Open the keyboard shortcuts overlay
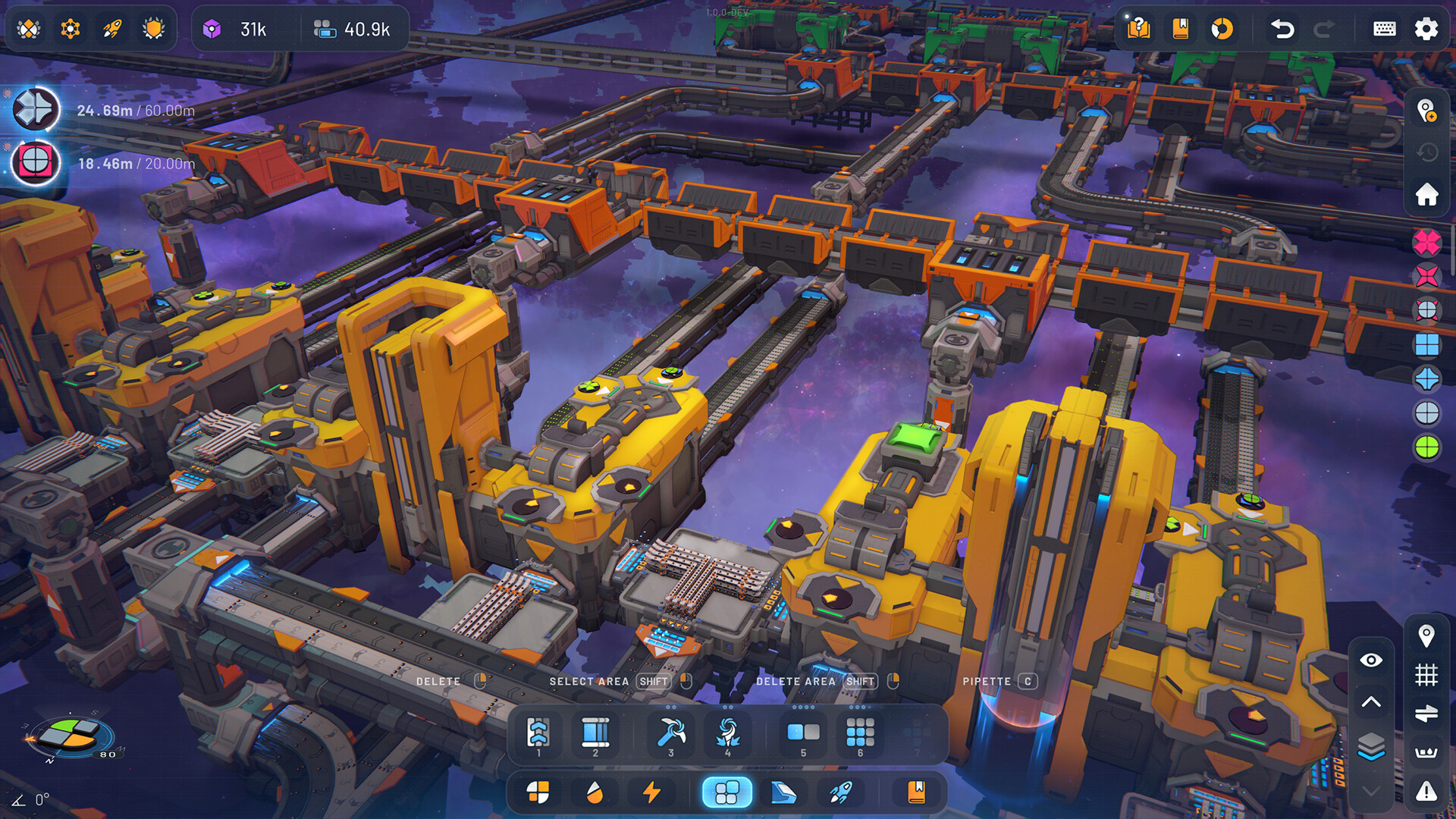The height and width of the screenshot is (819, 1456). click(1385, 29)
